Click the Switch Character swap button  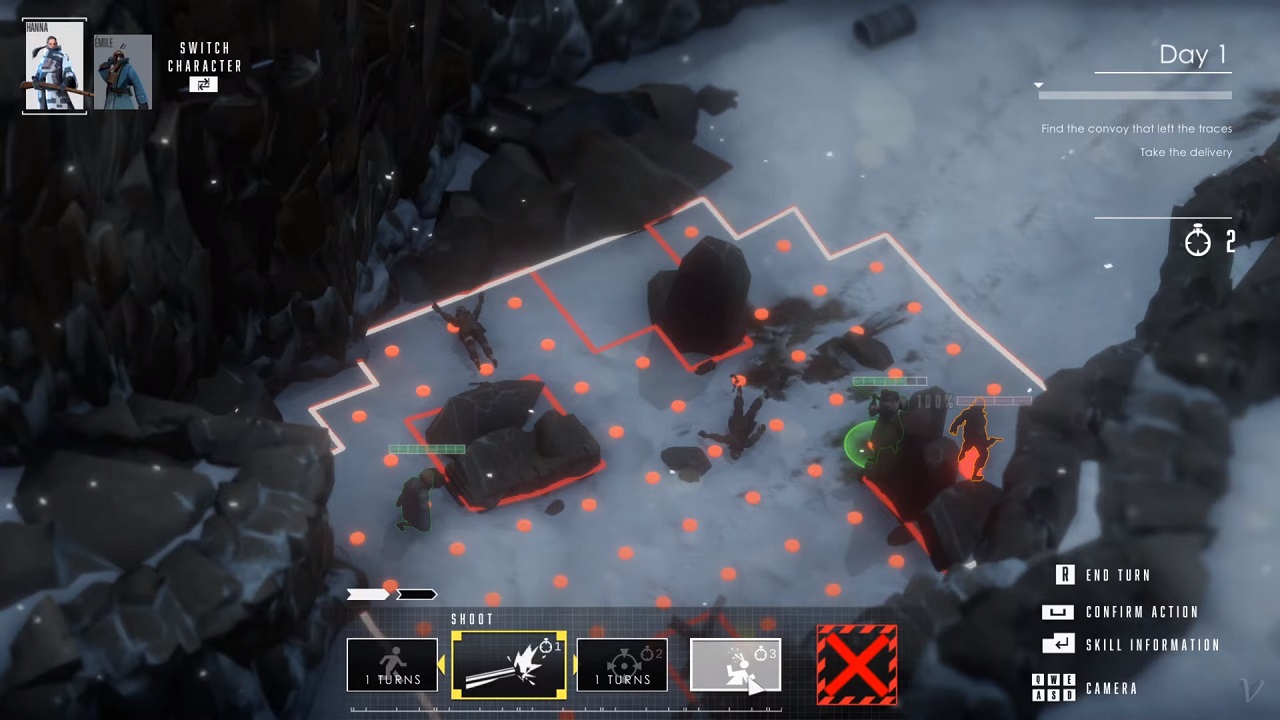click(203, 85)
